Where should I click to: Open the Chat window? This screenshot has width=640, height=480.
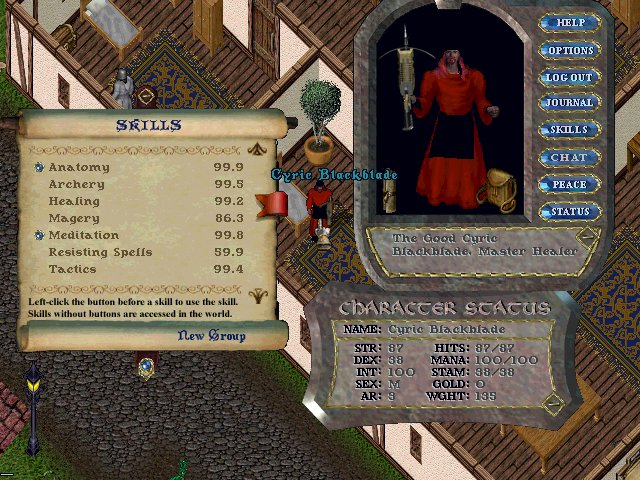(570, 157)
